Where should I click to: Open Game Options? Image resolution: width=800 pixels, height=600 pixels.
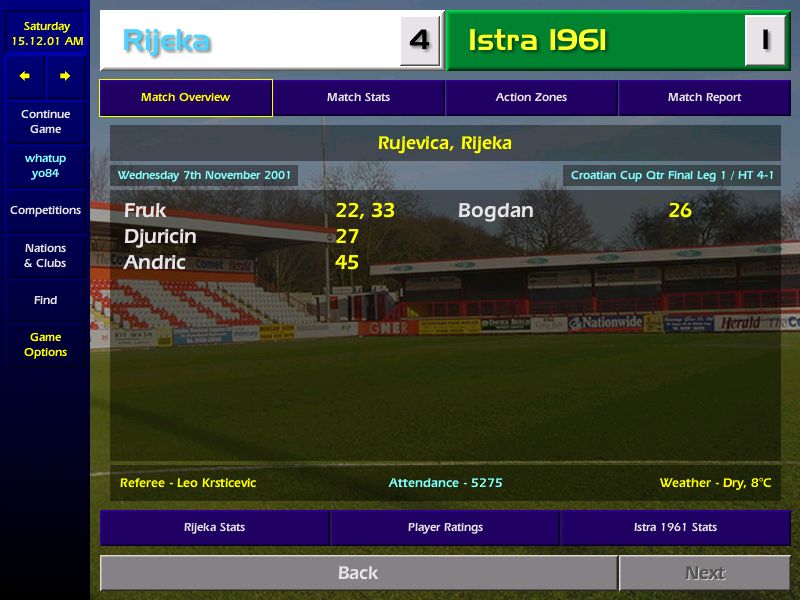click(45, 345)
